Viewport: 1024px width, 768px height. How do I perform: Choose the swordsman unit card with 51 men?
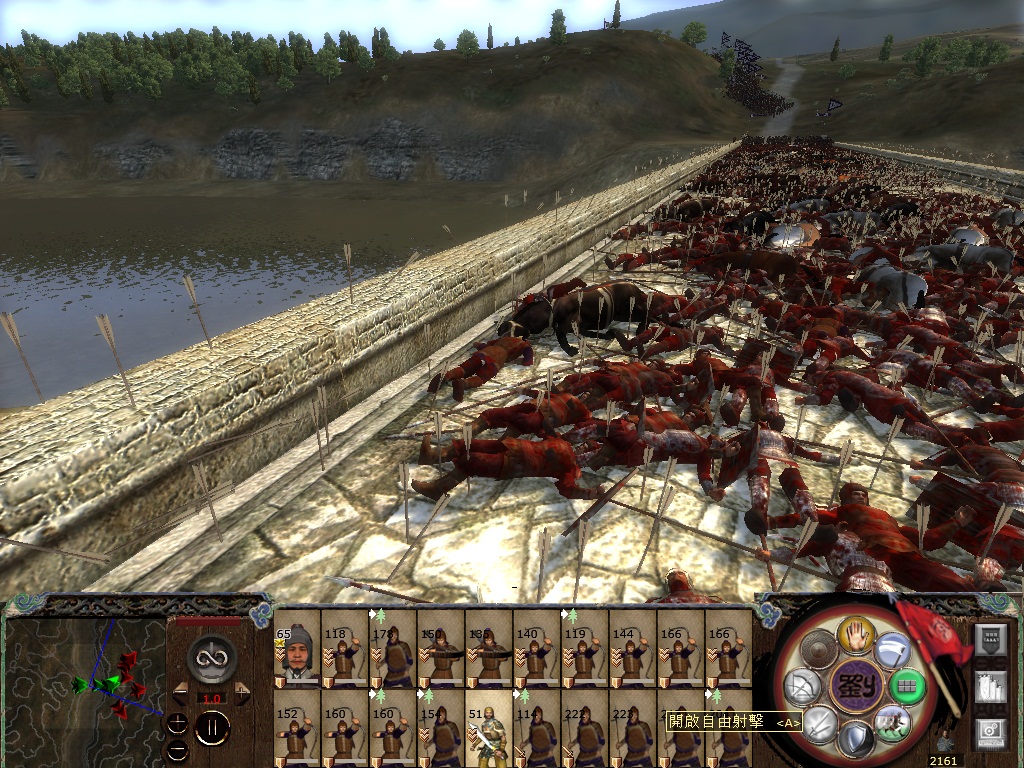coord(489,728)
